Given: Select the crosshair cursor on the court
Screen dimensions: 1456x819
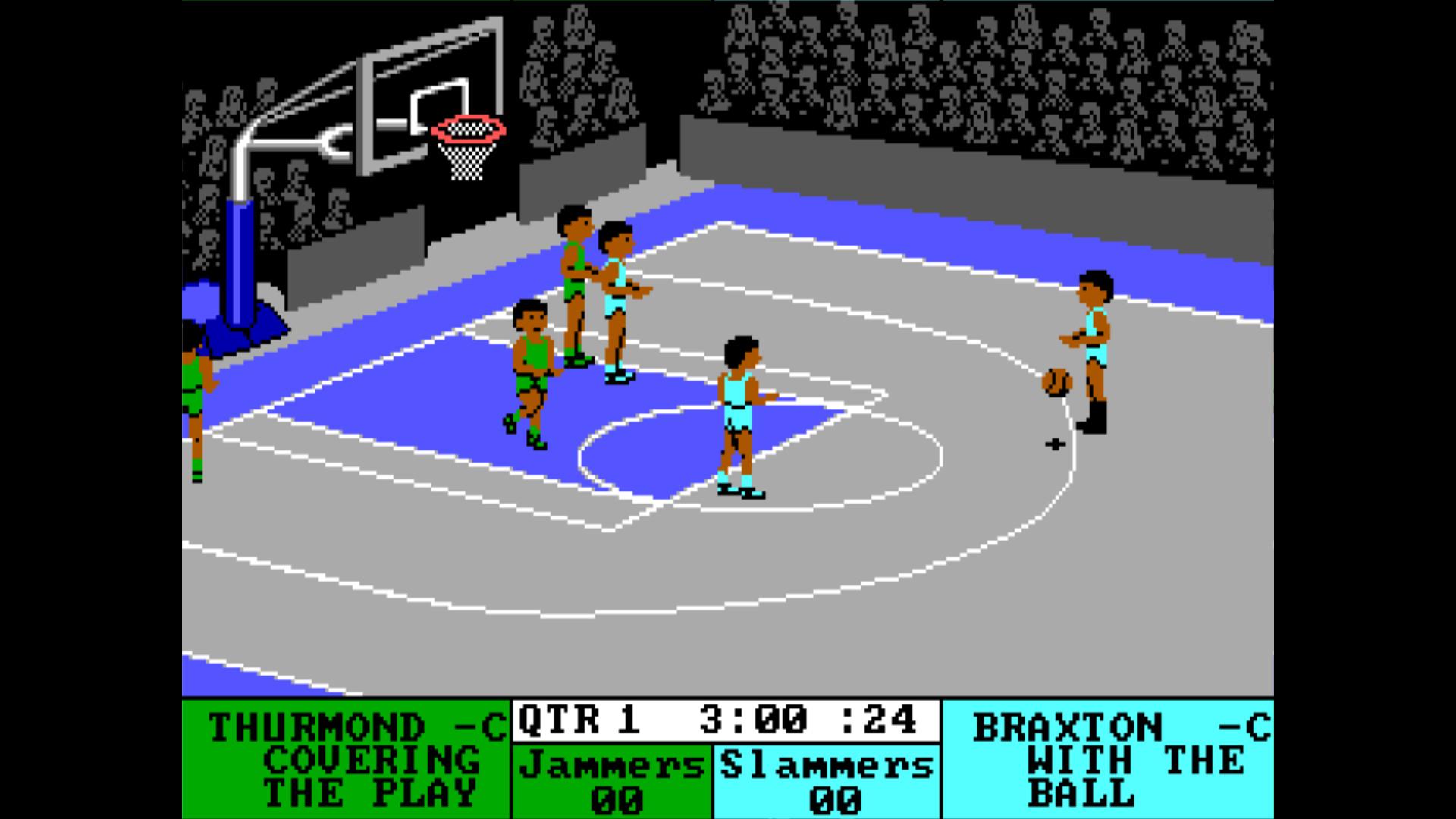Looking at the screenshot, I should pyautogui.click(x=1056, y=443).
